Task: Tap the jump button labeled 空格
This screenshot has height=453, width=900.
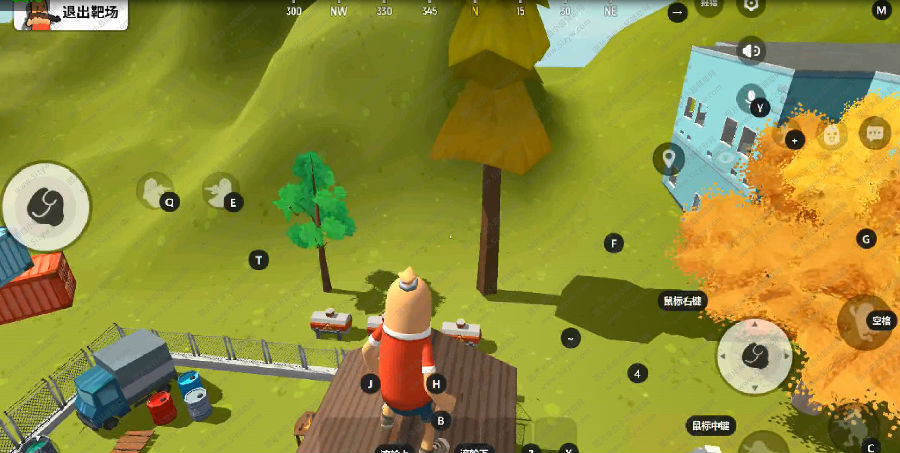Action: point(864,321)
